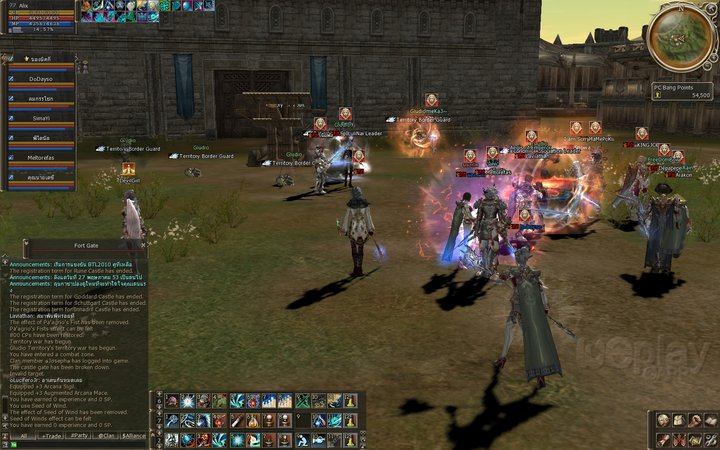Open the quest scroll icon

pos(665,438)
